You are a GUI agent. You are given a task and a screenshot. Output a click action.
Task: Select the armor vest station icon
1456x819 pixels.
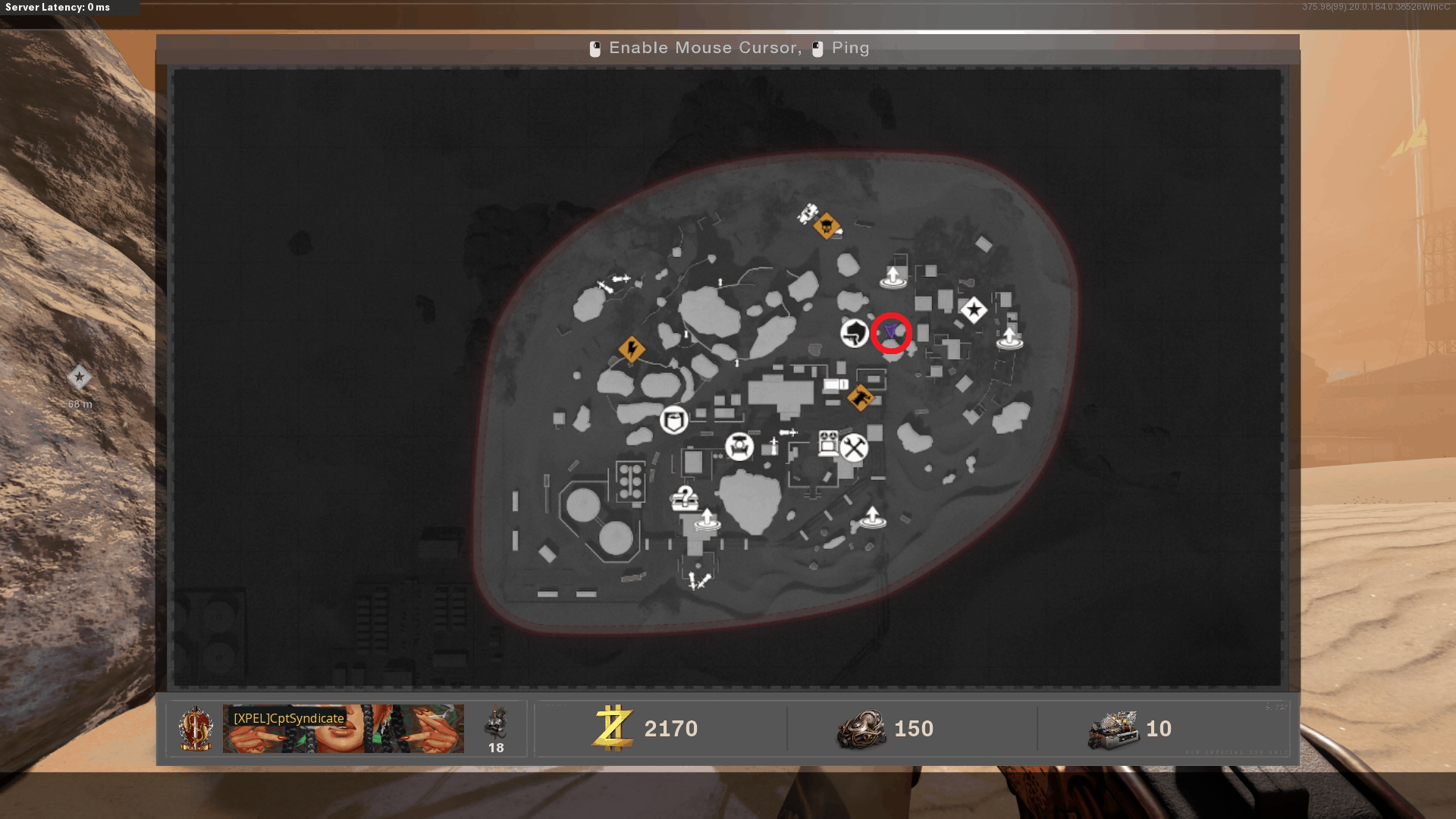point(739,447)
